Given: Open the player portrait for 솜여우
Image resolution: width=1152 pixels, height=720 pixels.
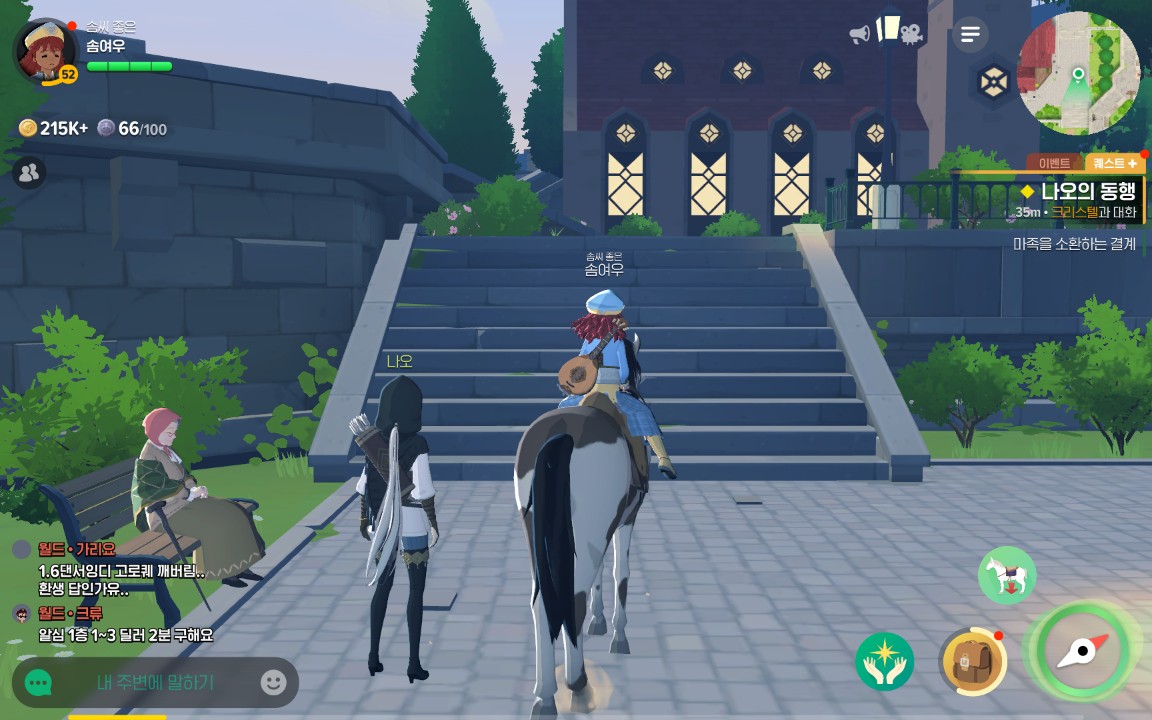Looking at the screenshot, I should tap(44, 52).
